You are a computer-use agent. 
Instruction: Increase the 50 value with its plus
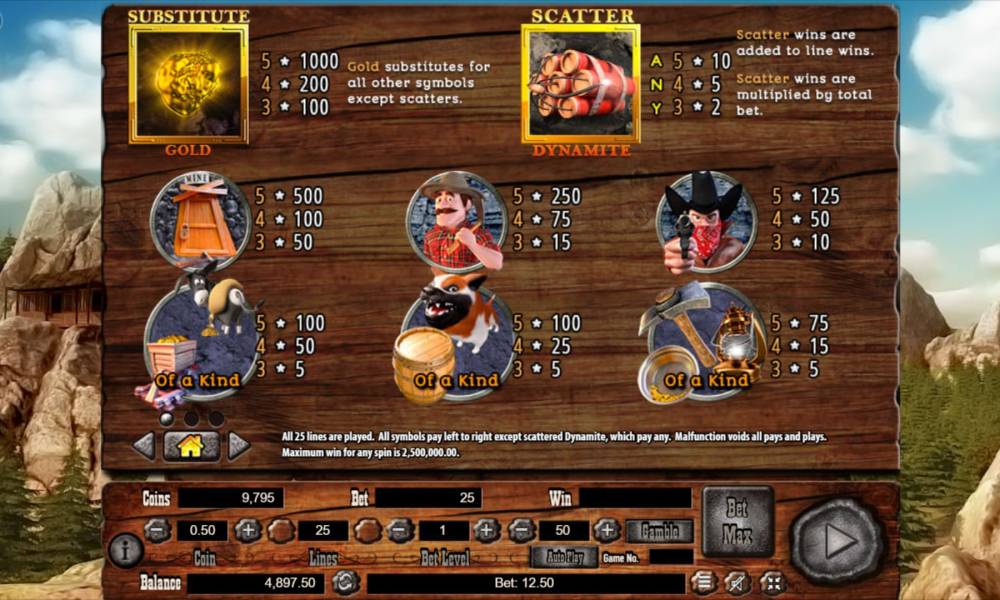[607, 531]
